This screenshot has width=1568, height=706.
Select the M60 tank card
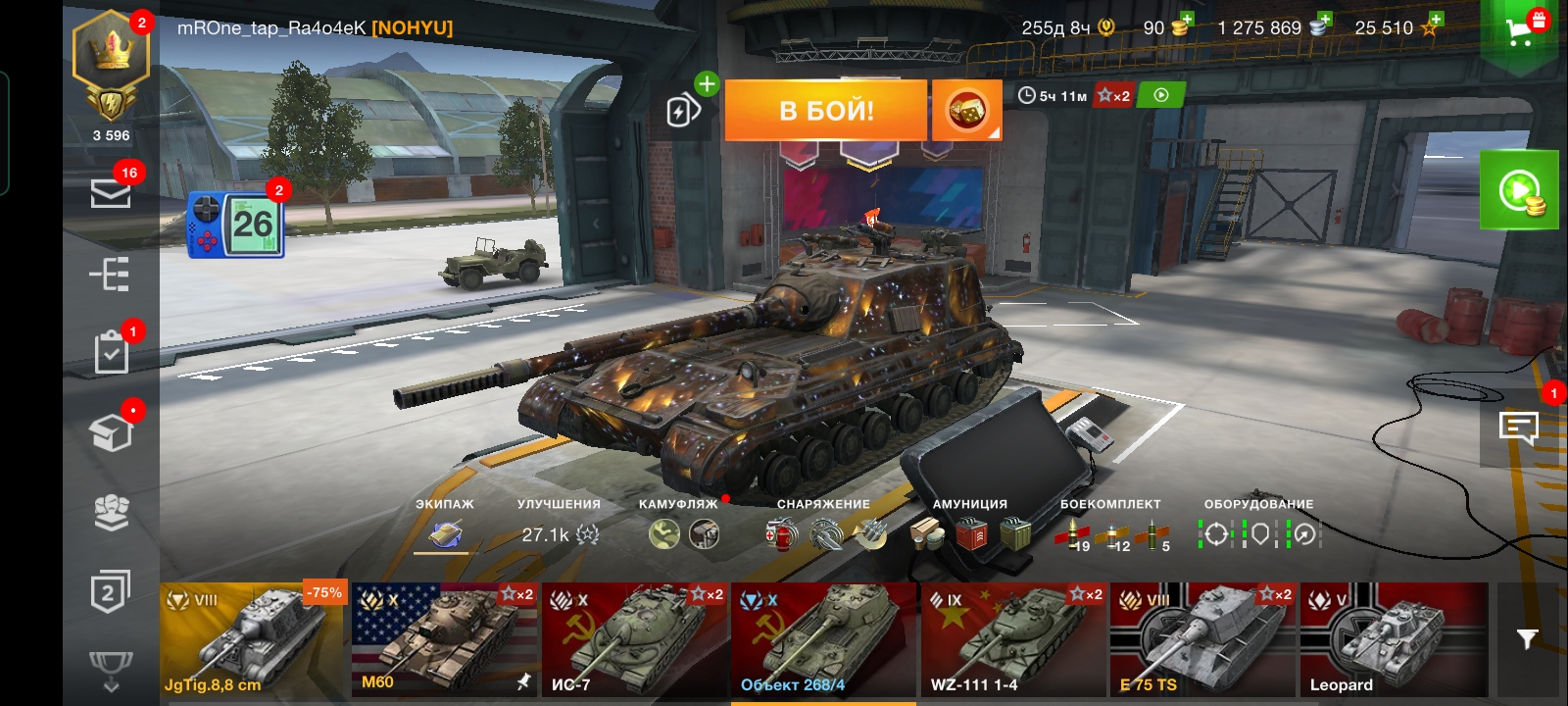(x=444, y=639)
